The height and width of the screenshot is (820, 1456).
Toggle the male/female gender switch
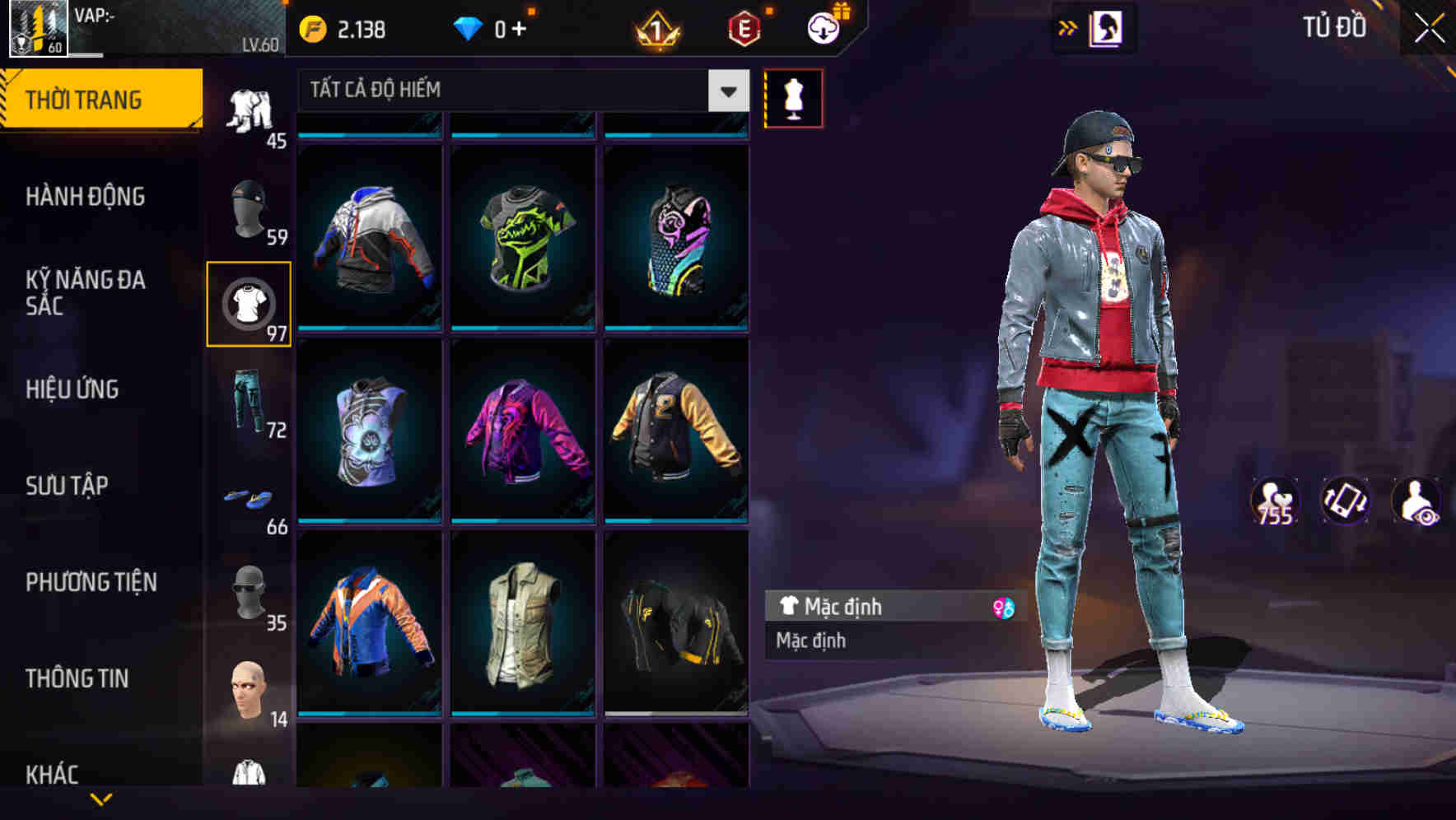(997, 606)
